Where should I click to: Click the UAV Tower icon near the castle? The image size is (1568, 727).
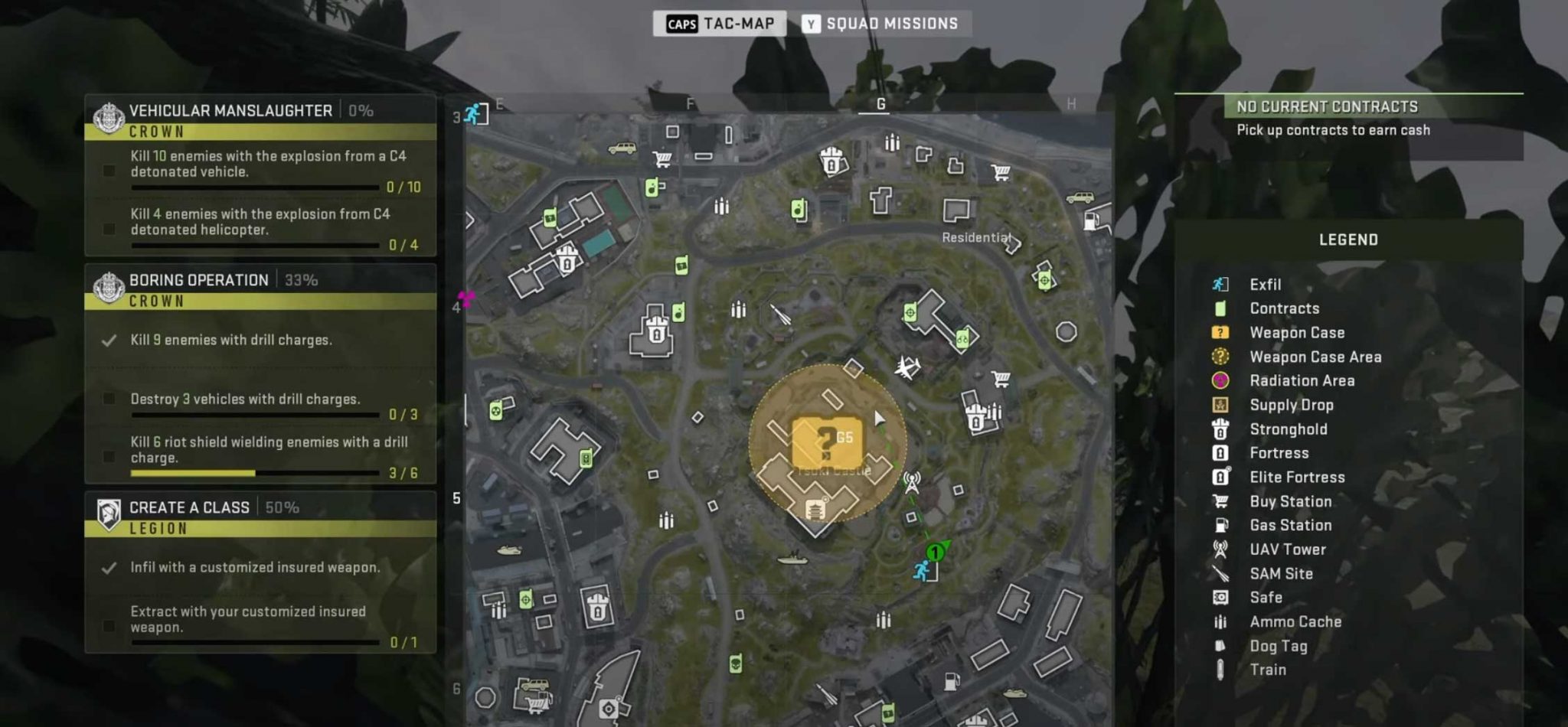pos(911,482)
